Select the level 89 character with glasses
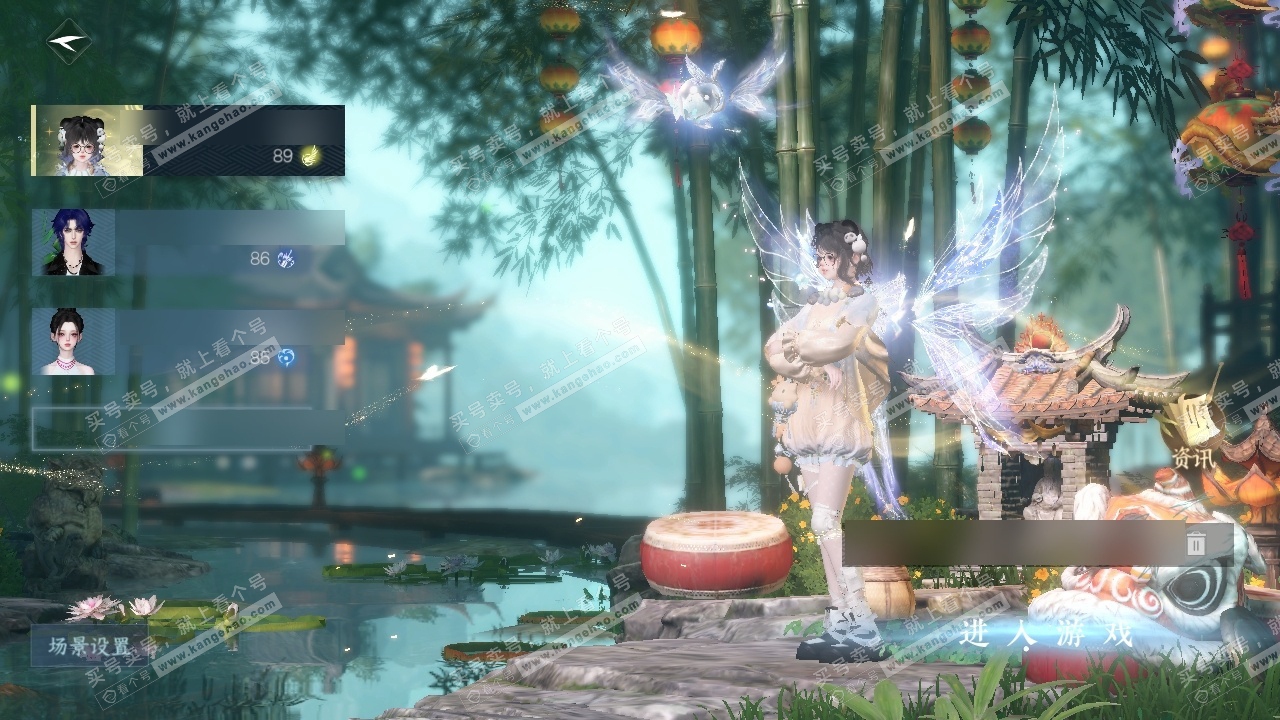The image size is (1280, 720). [188, 141]
